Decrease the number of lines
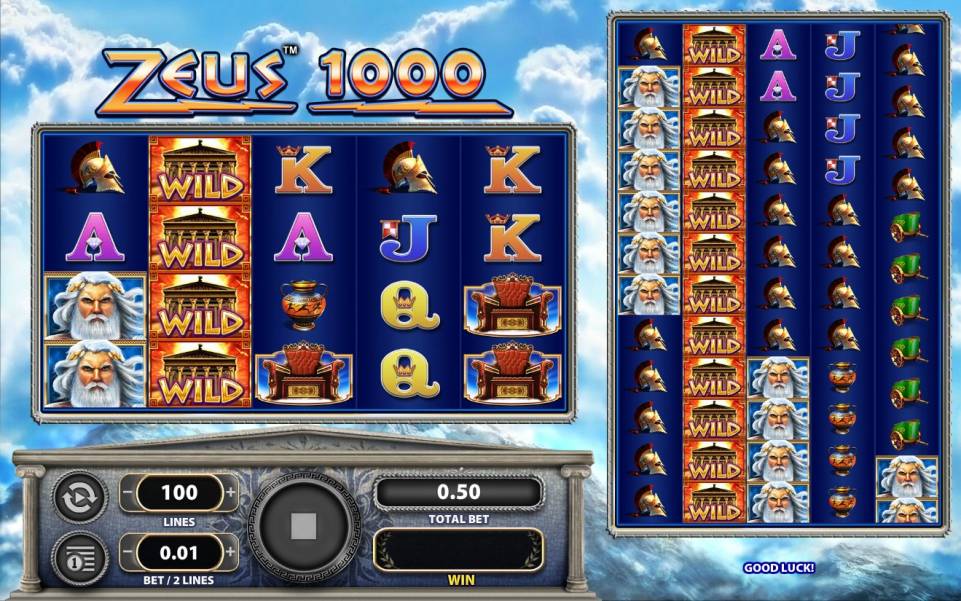This screenshot has width=961, height=601. 127,493
